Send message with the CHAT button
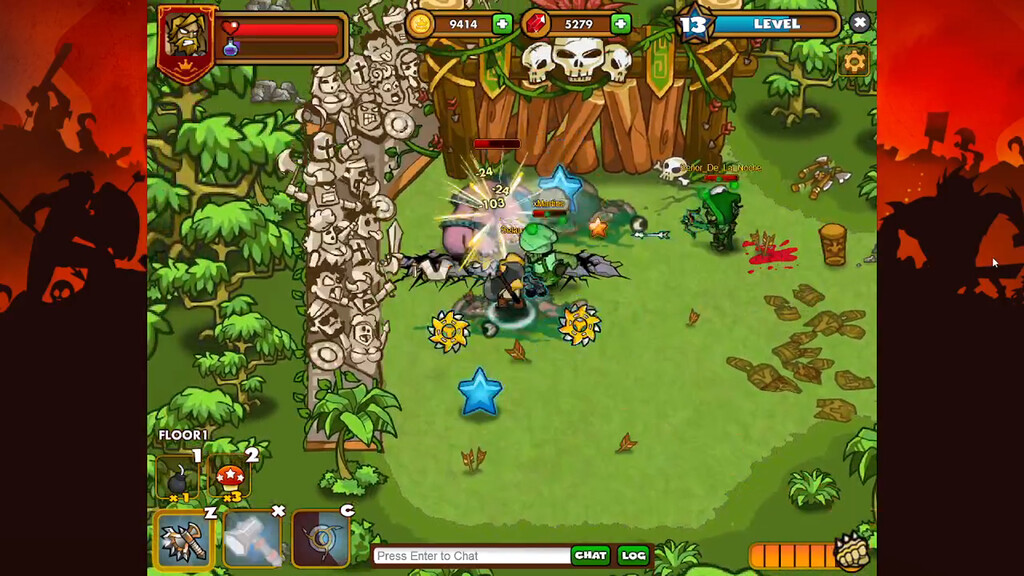This screenshot has width=1024, height=576. coord(591,555)
